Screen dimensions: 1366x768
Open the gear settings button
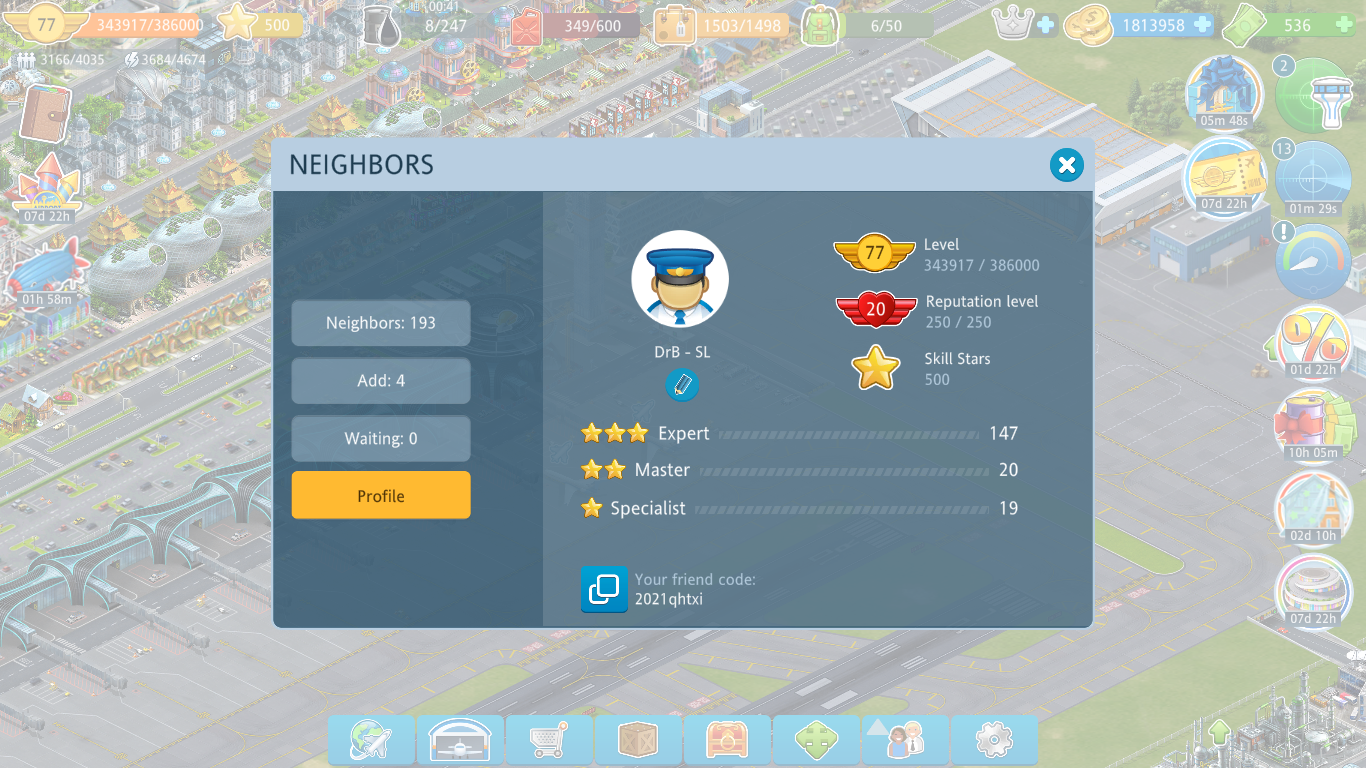point(994,741)
